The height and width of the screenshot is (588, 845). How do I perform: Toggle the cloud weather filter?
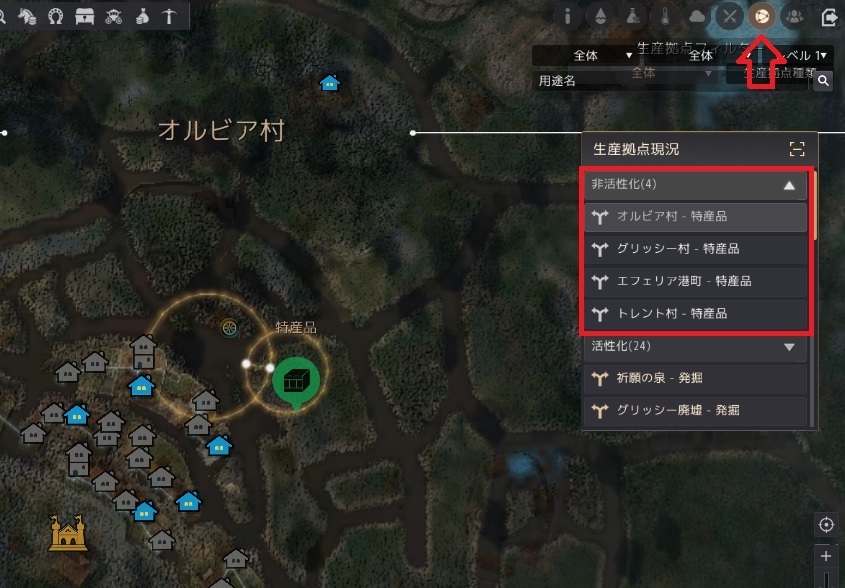[698, 16]
